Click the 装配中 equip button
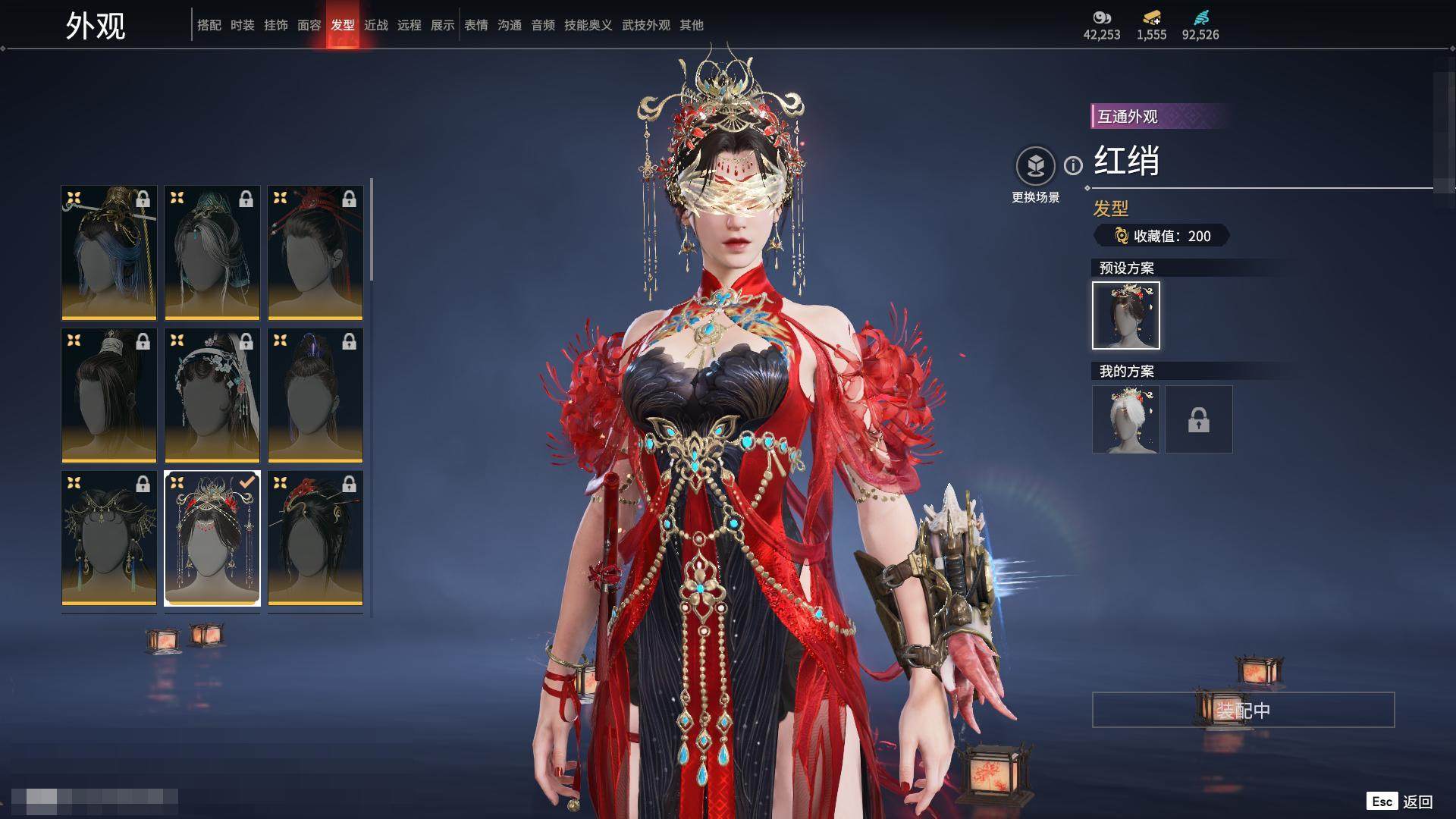Image resolution: width=1456 pixels, height=819 pixels. coord(1243,710)
